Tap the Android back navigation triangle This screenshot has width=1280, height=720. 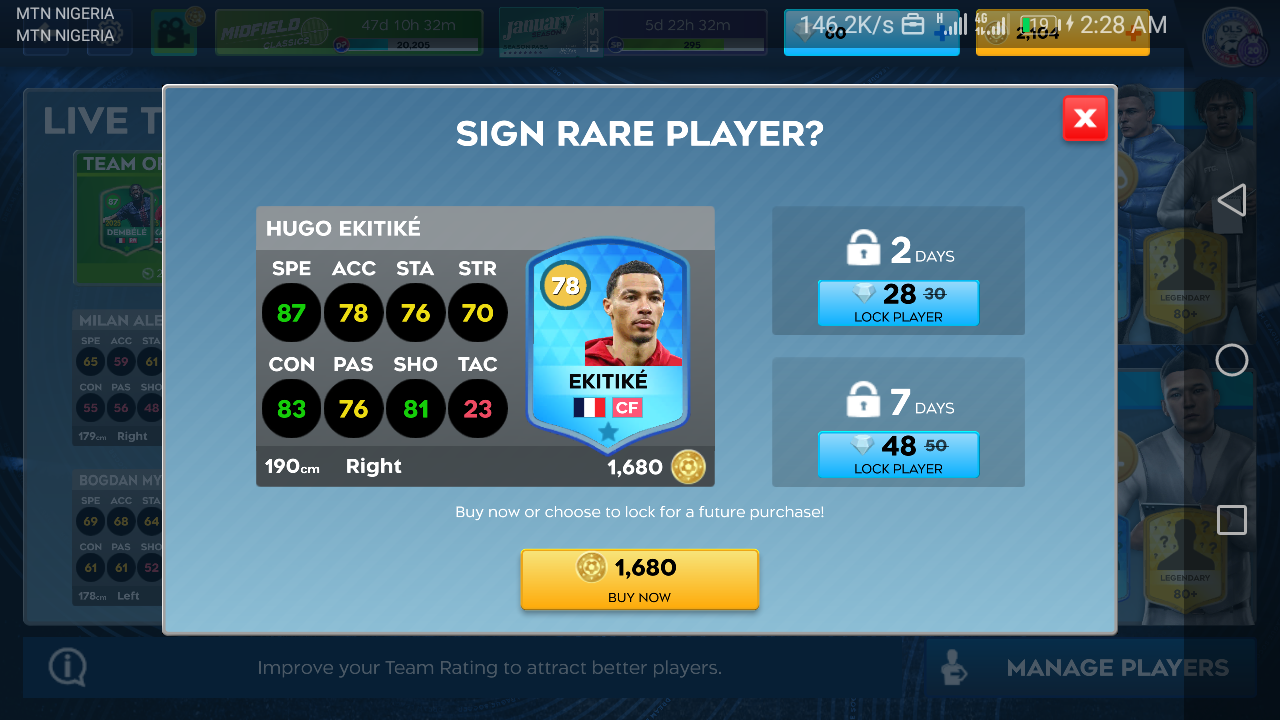pyautogui.click(x=1231, y=200)
